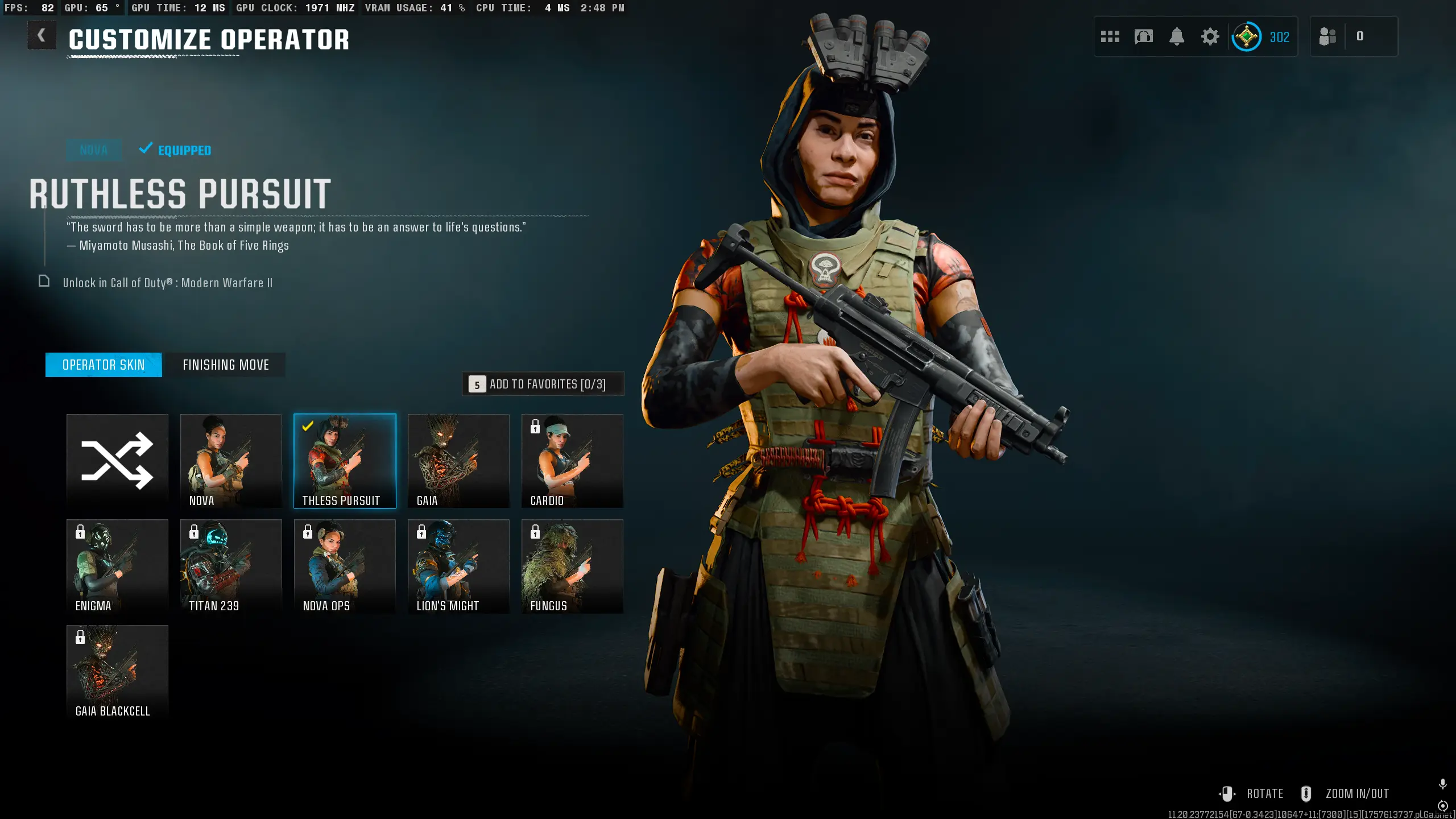1456x819 pixels.
Task: Add skin to favorites
Action: (543, 384)
